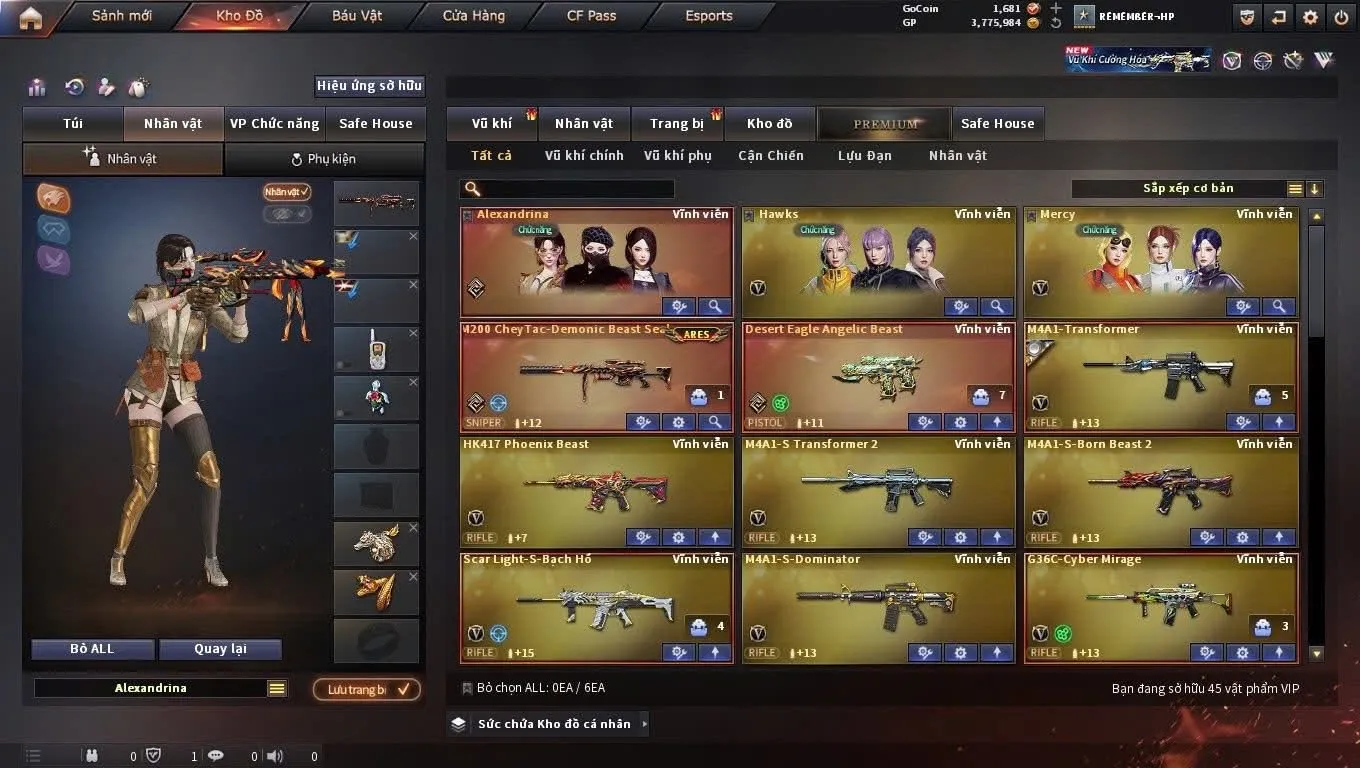Expand Sức chứa Kho đồ cá nhân

(548, 724)
